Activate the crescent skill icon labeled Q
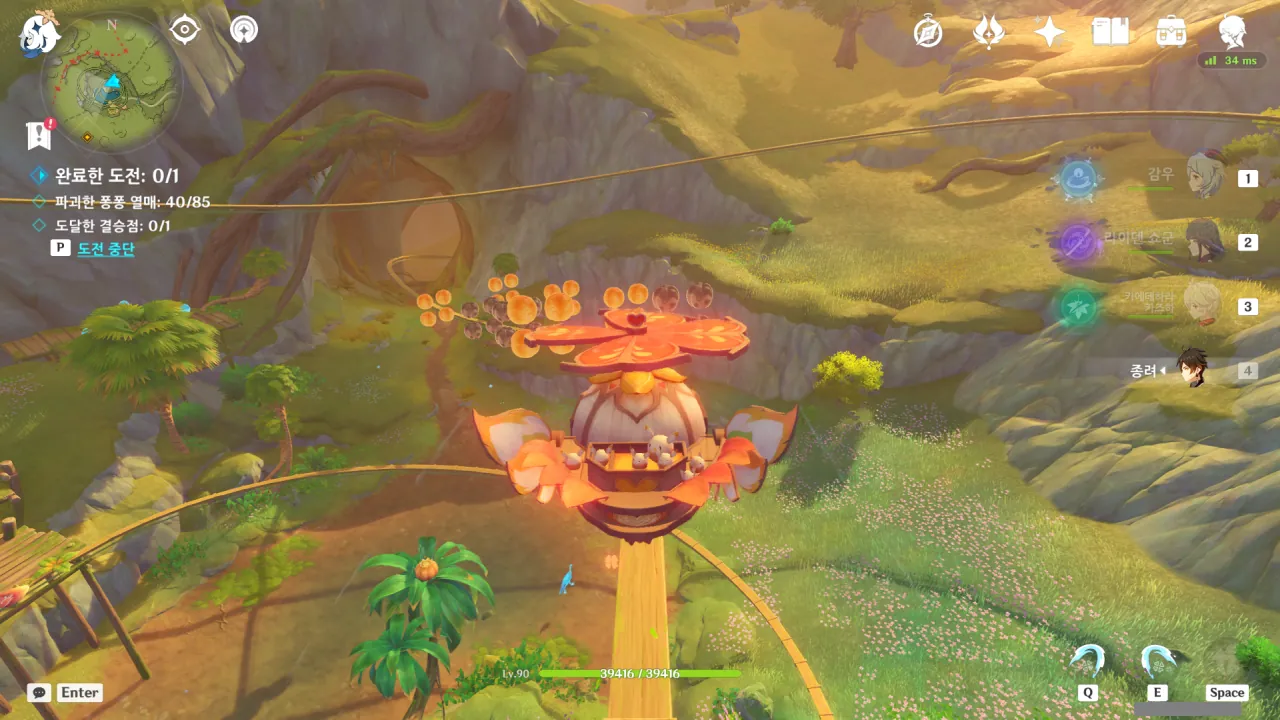Screen dimensions: 1280x720 point(1087,661)
